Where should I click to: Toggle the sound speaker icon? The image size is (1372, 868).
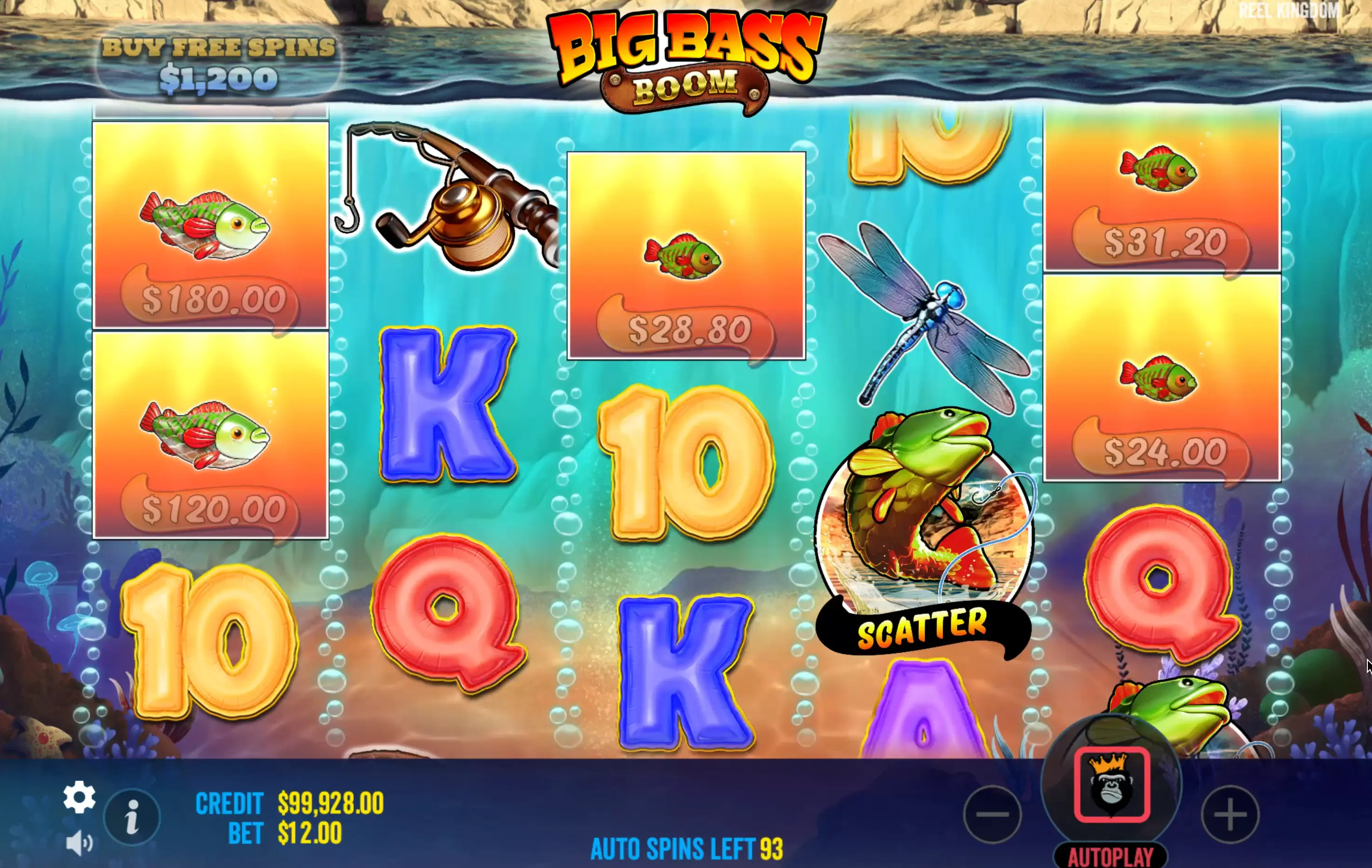tap(79, 843)
